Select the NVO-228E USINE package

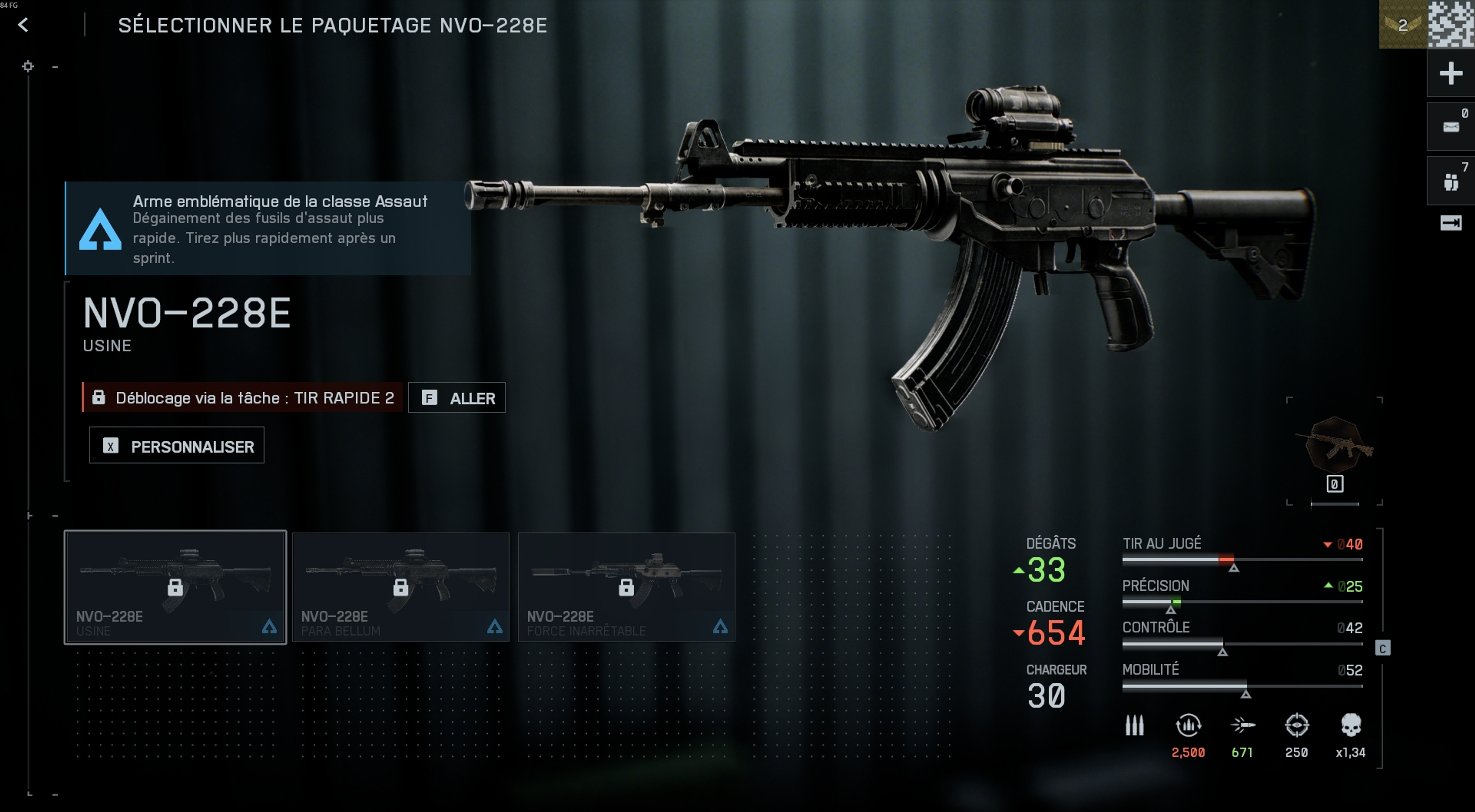pos(175,587)
